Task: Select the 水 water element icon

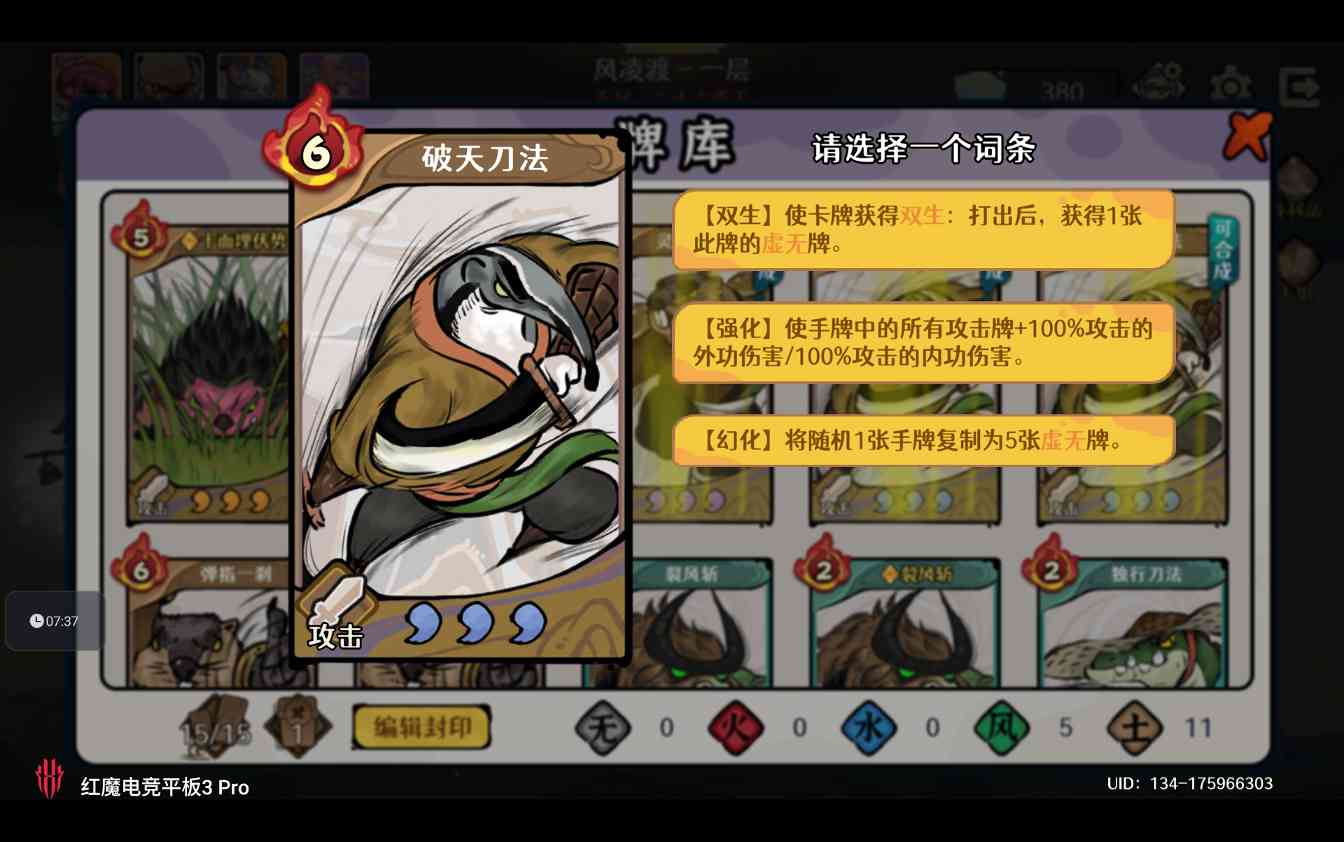Action: pyautogui.click(x=868, y=729)
